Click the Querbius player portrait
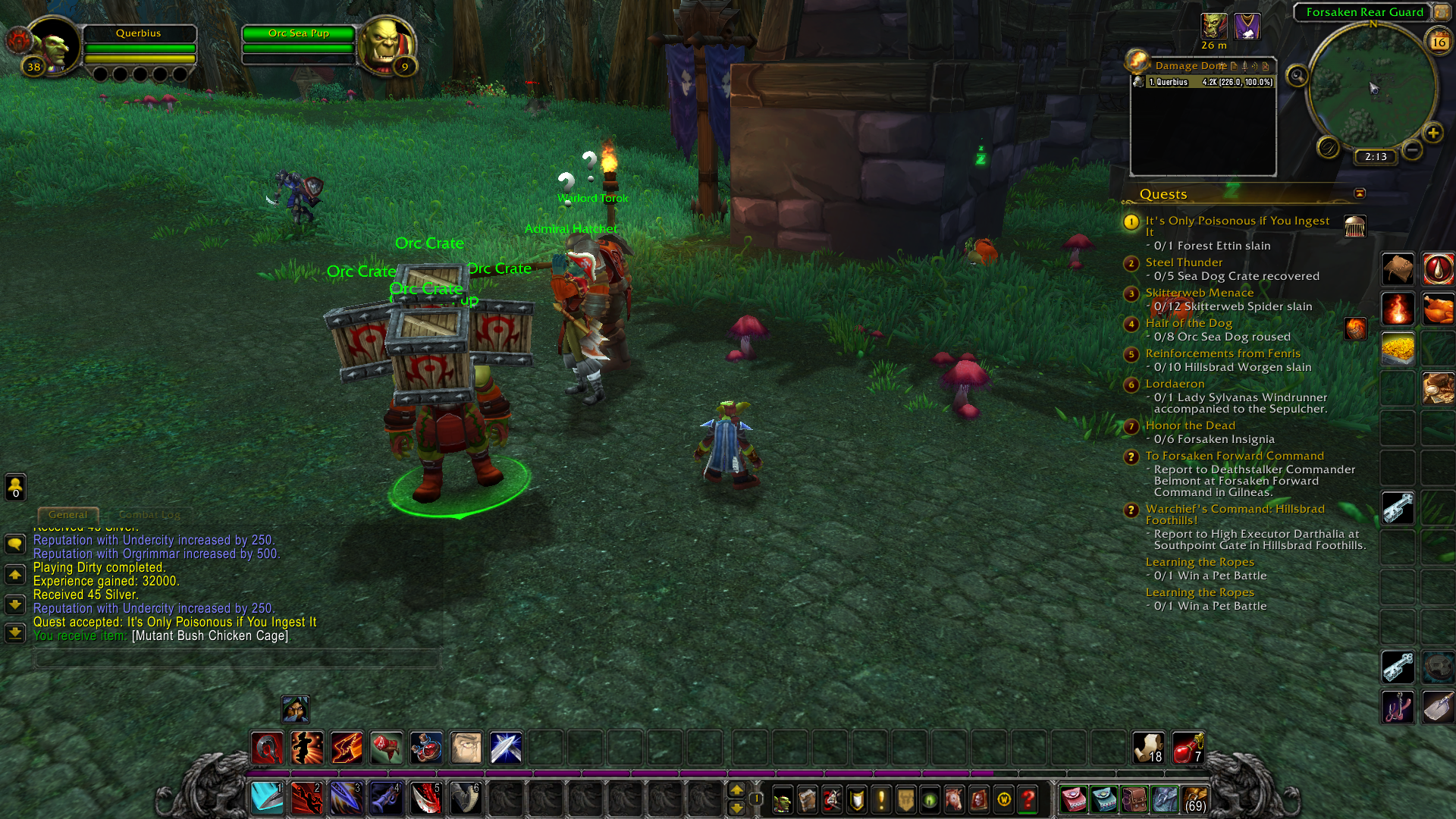The image size is (1456, 819). point(53,44)
